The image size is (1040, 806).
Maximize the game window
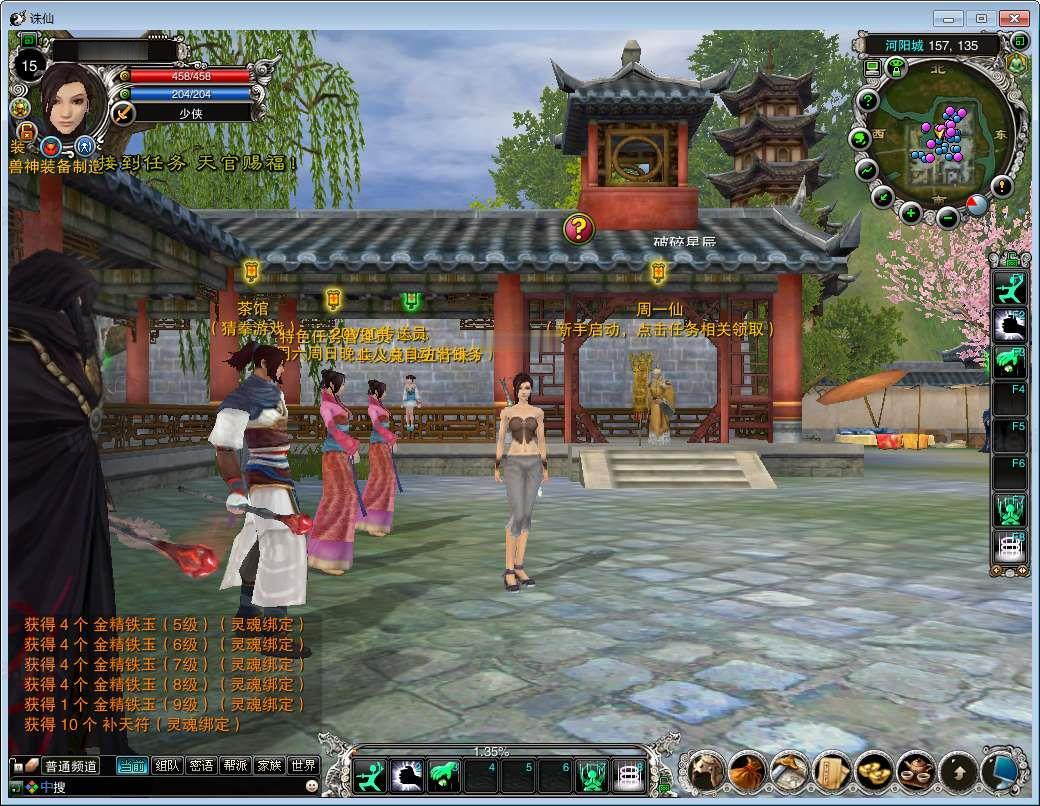(982, 18)
